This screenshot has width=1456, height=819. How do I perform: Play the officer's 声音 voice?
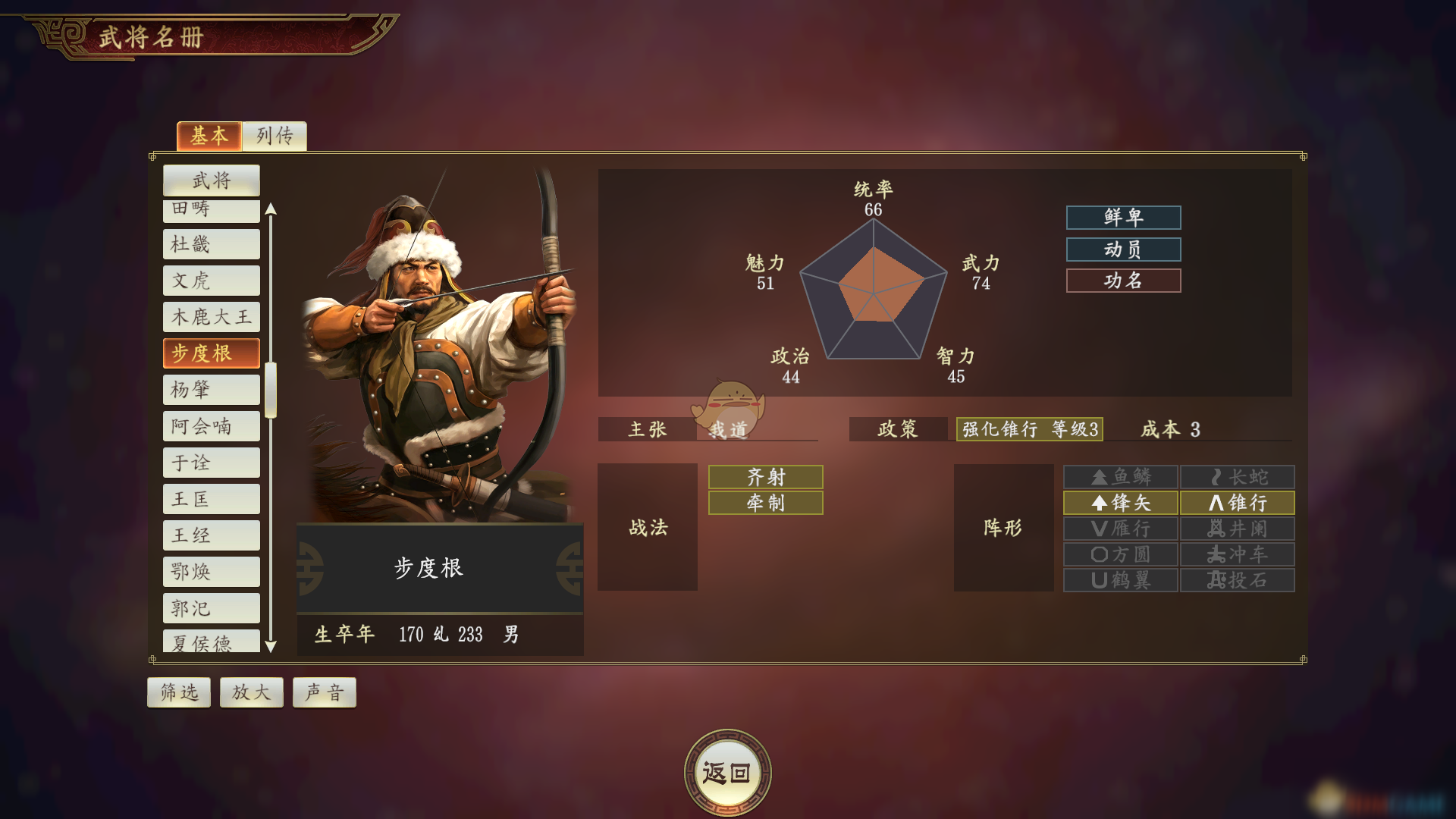(325, 692)
